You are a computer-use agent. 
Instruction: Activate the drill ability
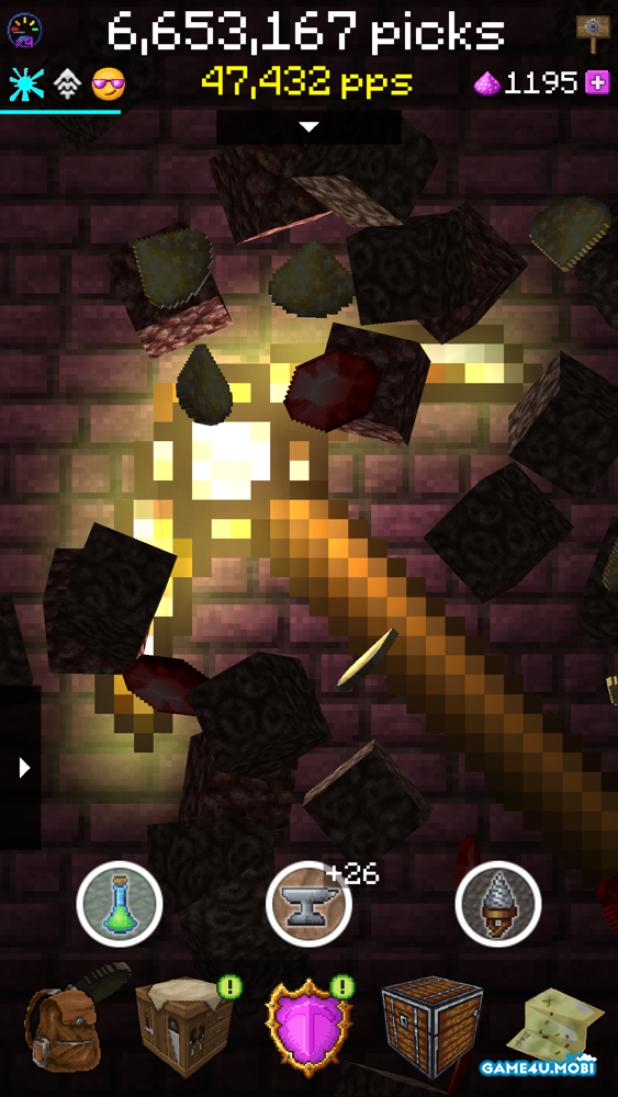point(498,904)
